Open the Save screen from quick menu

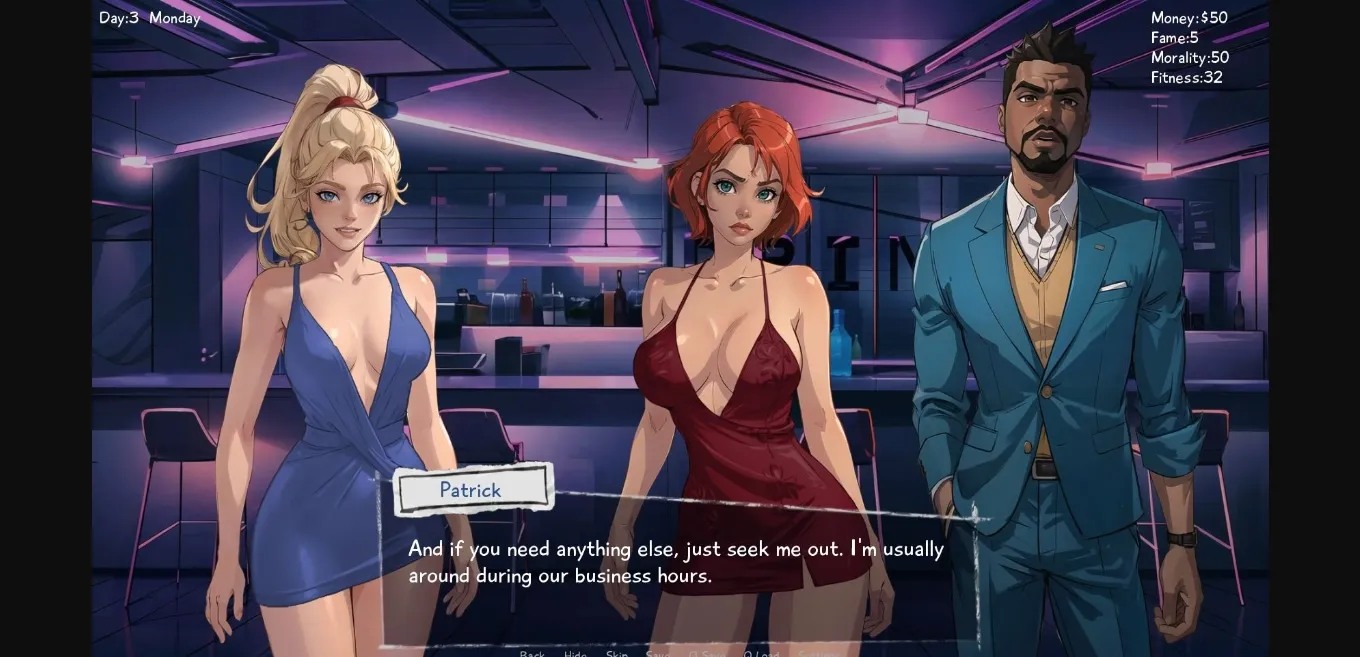(x=658, y=654)
